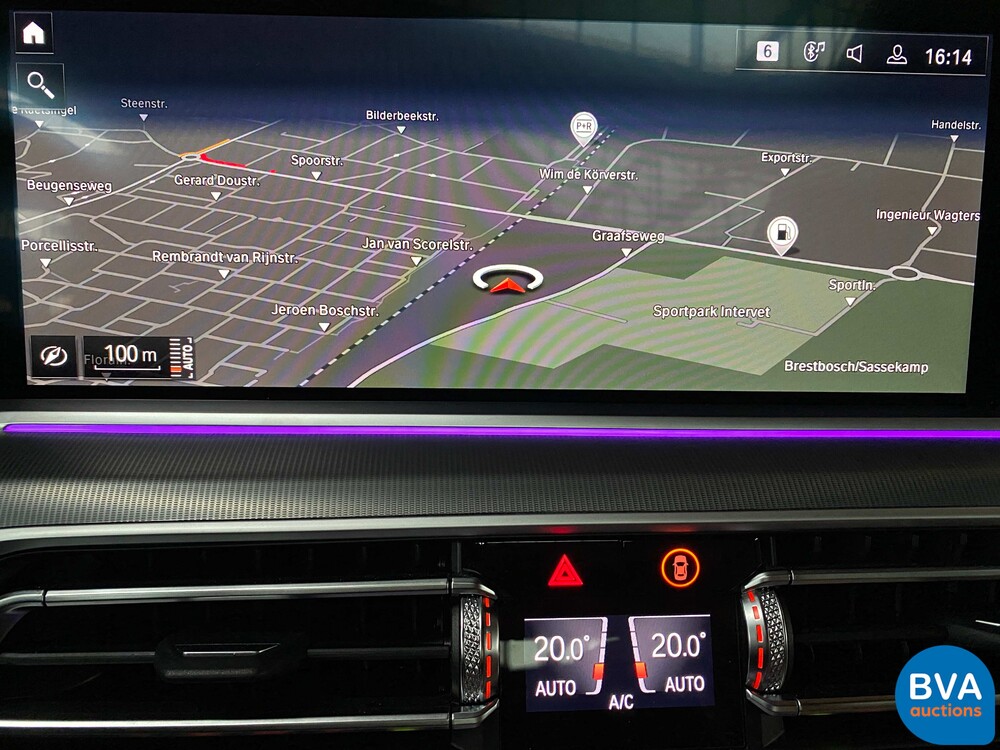Click the BVA auctions logo
1000x750 pixels.
(944, 695)
